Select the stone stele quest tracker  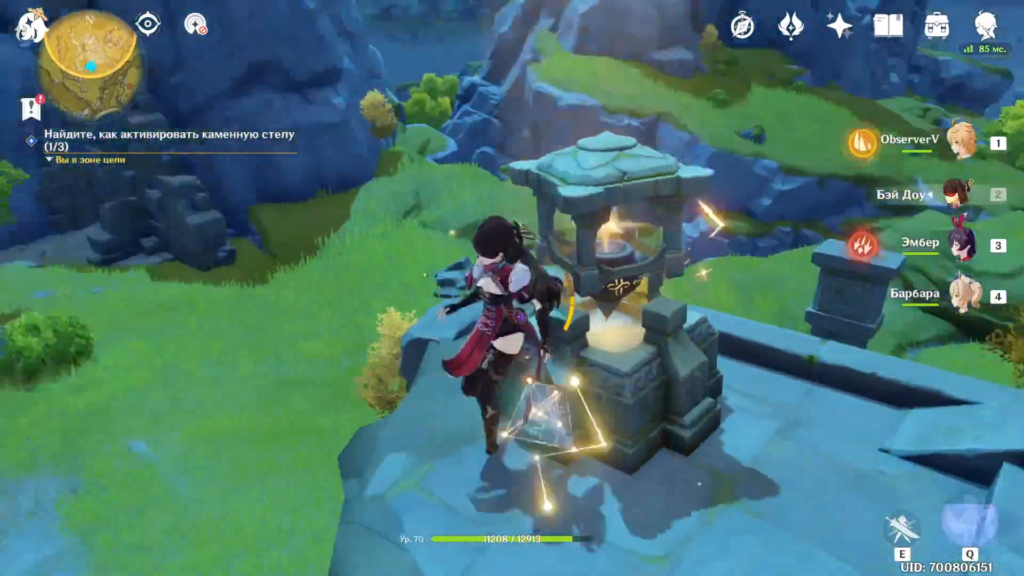pos(170,139)
